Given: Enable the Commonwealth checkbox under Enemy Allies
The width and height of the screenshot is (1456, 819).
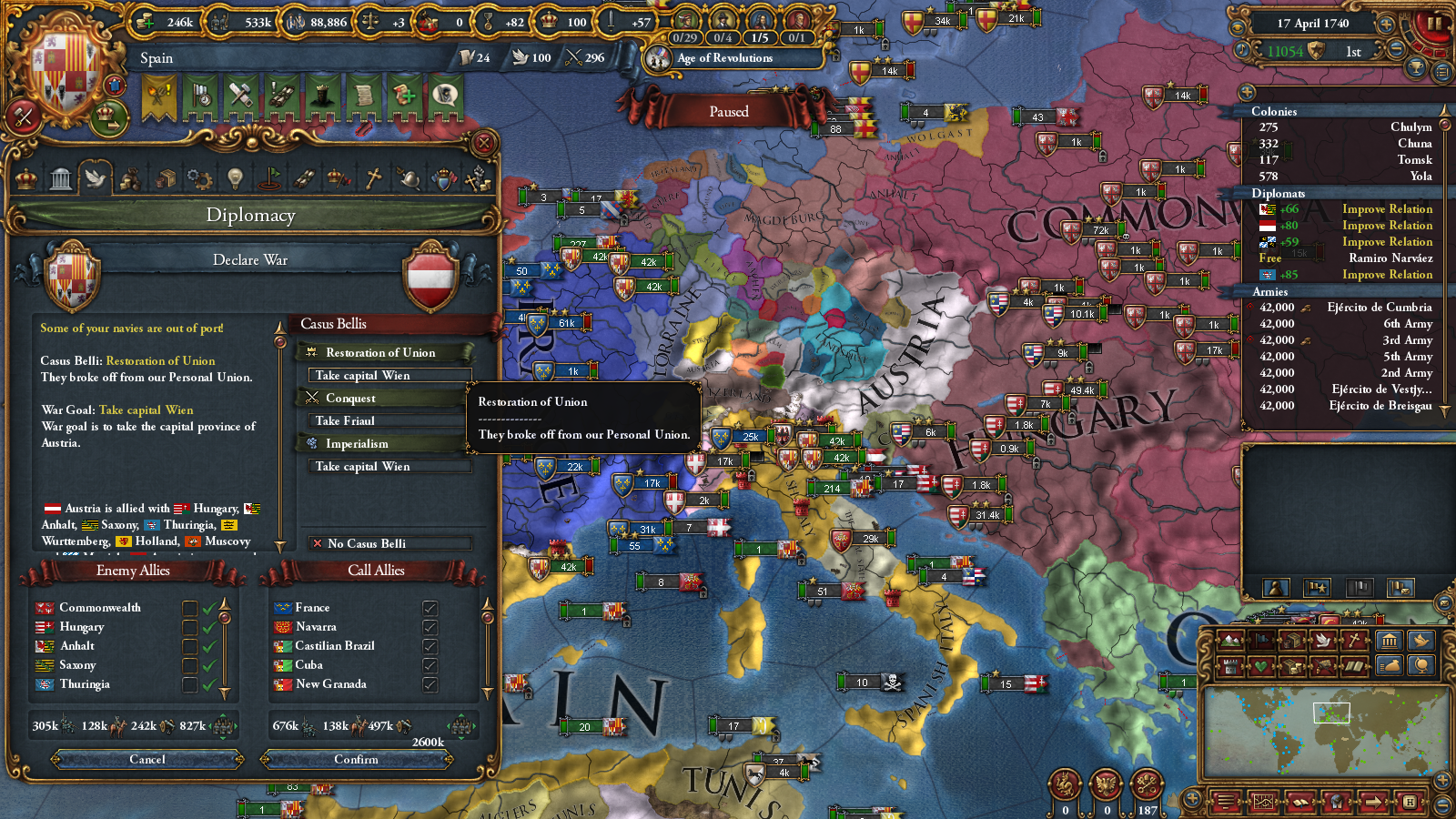Looking at the screenshot, I should click(x=190, y=607).
